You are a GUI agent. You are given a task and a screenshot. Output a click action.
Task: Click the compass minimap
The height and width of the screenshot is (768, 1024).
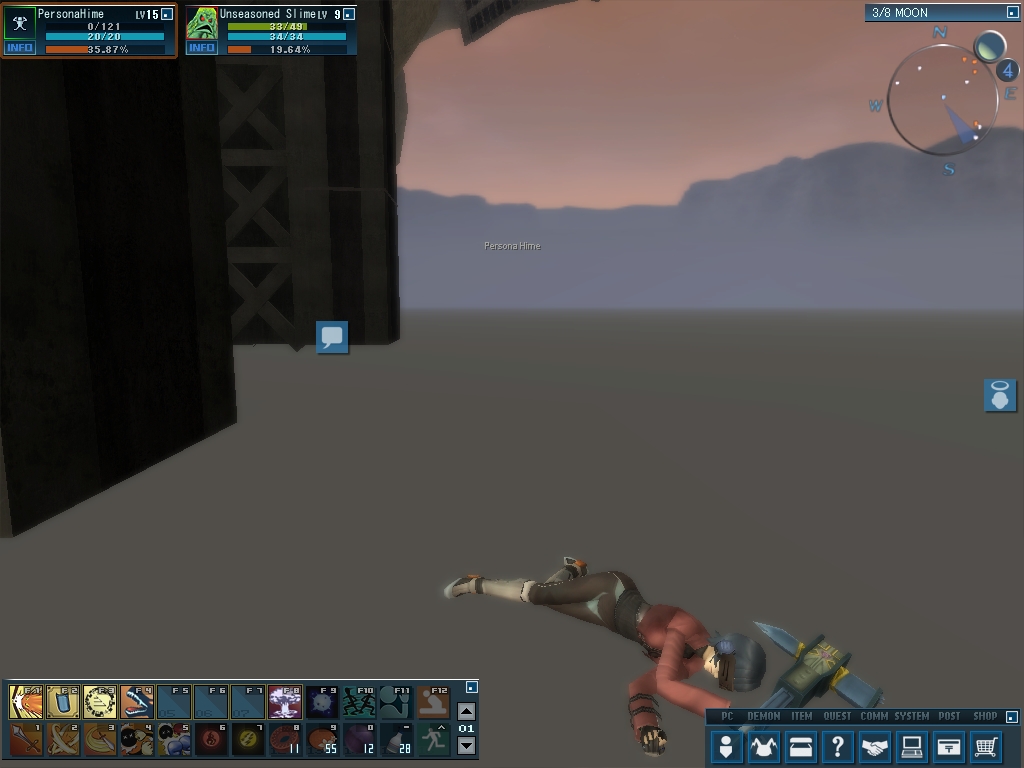[942, 100]
